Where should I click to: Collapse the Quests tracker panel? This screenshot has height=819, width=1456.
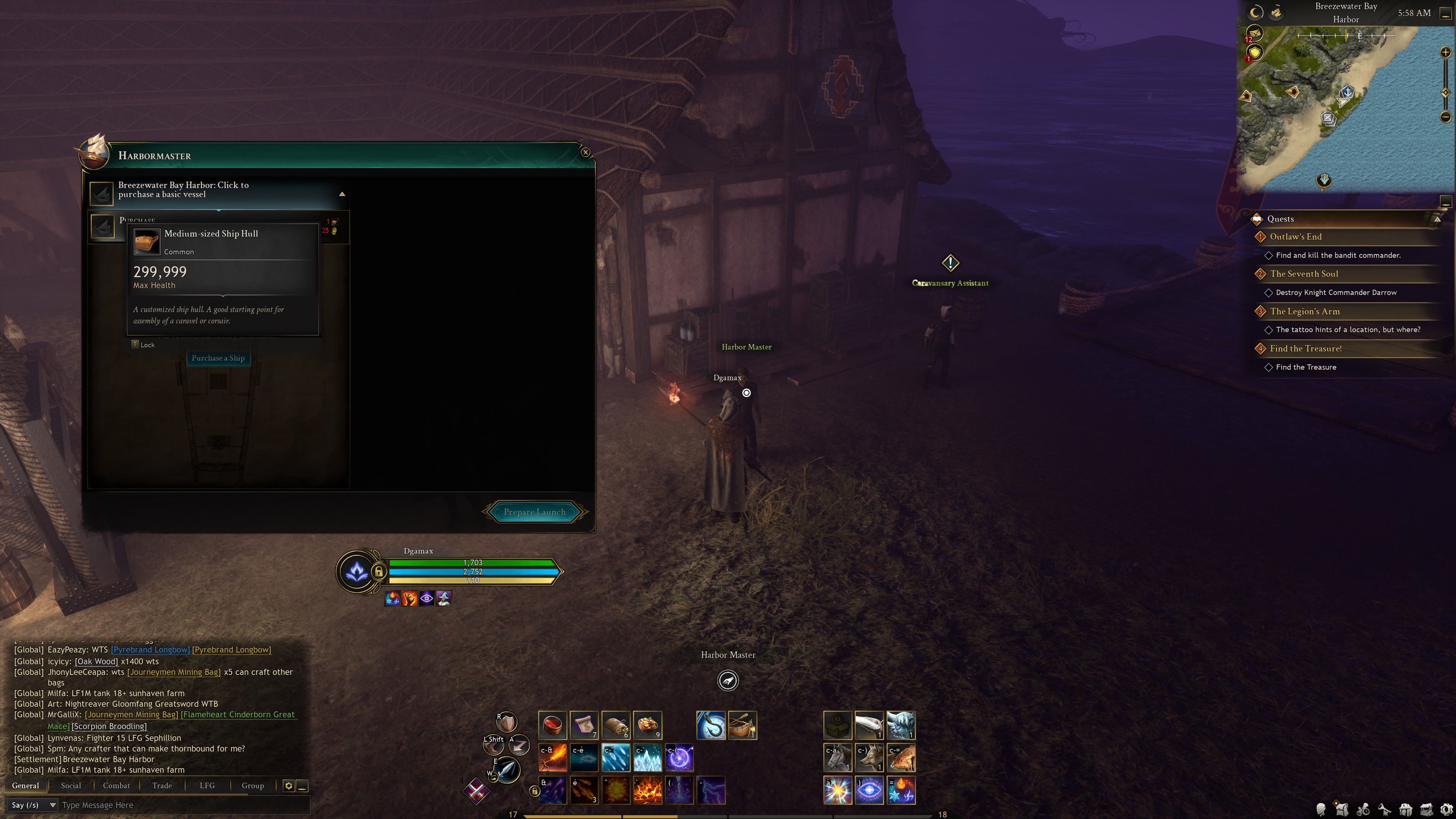click(x=1437, y=219)
